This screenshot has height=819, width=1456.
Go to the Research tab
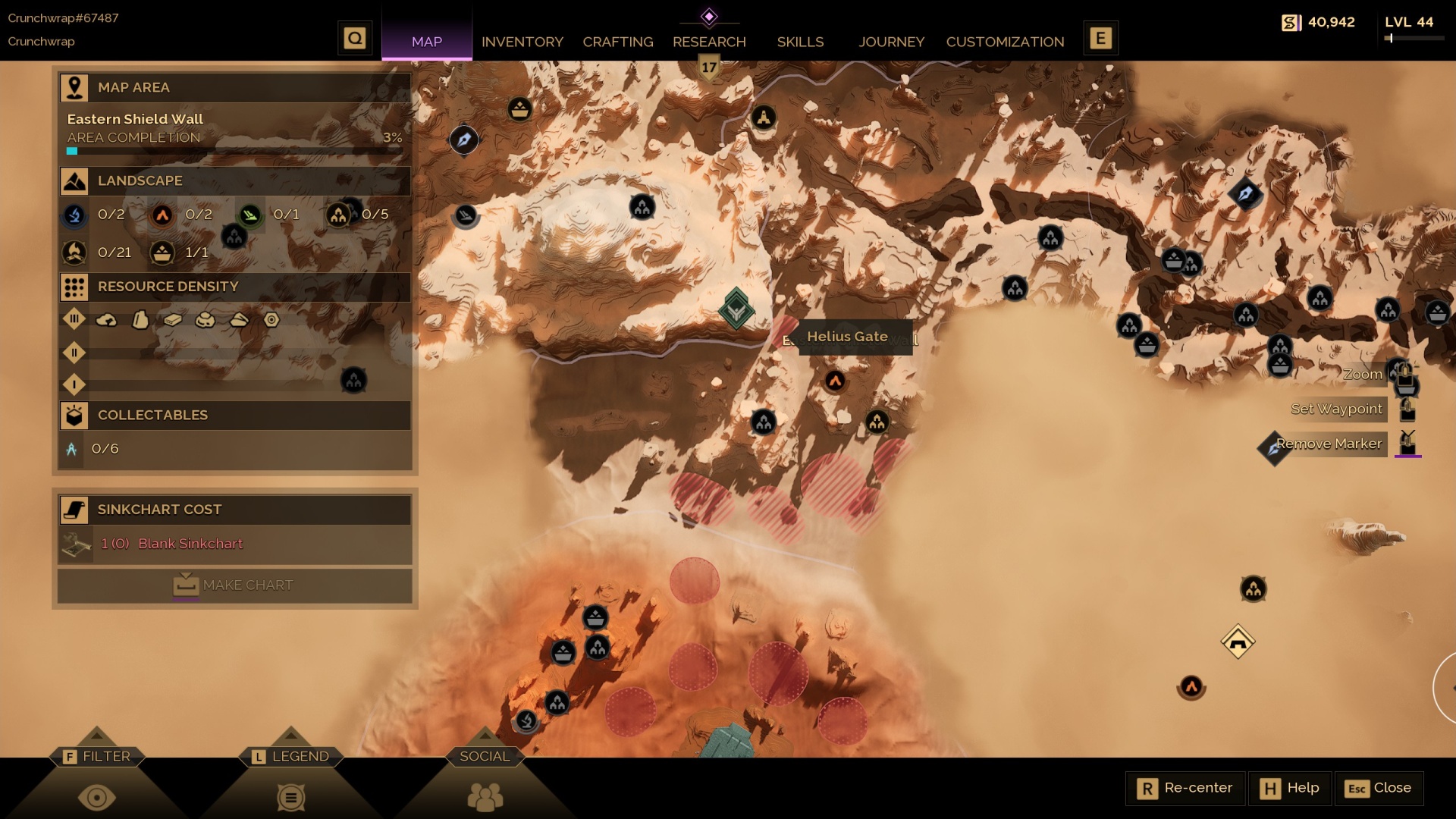point(709,42)
